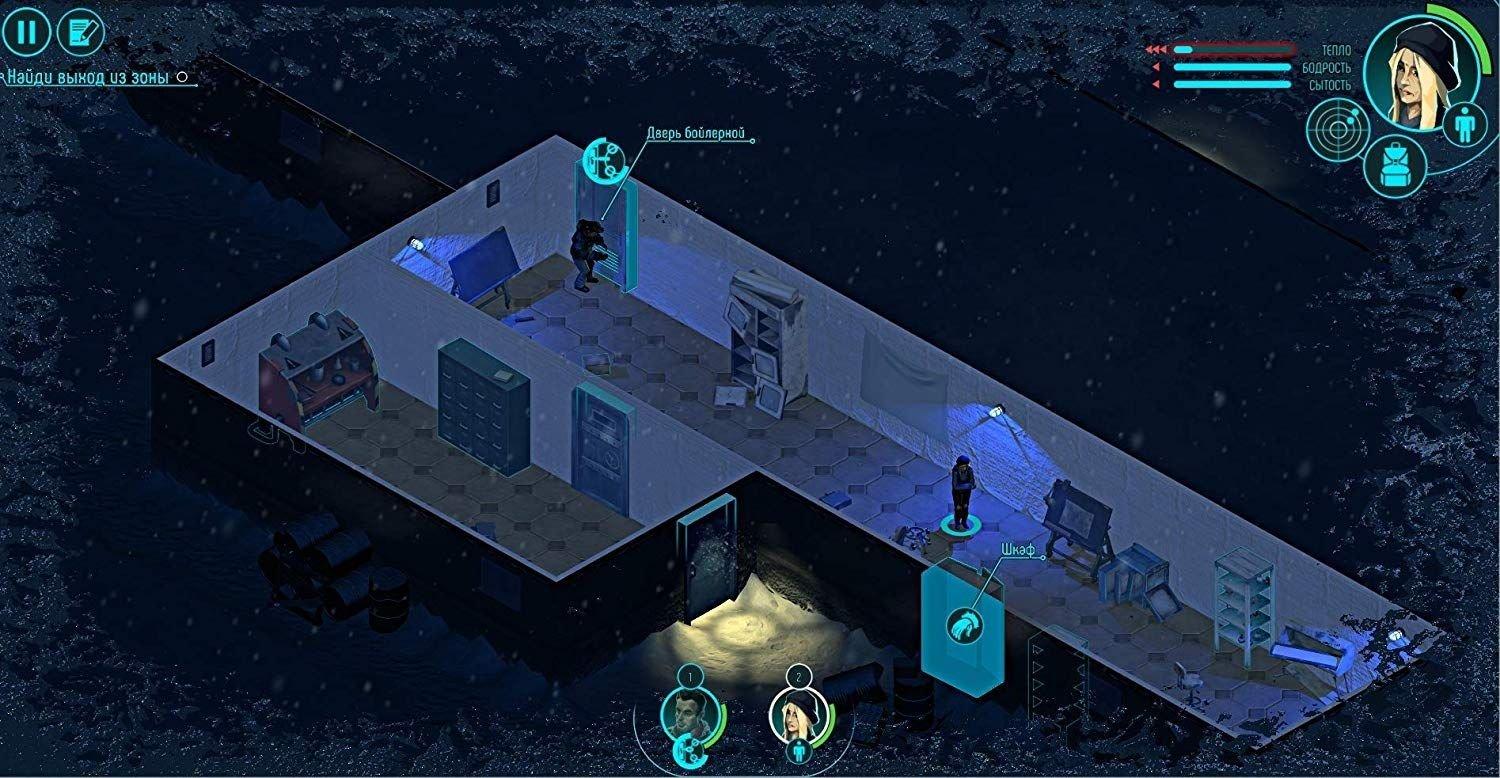Click the body icon under portrait 2

(797, 750)
